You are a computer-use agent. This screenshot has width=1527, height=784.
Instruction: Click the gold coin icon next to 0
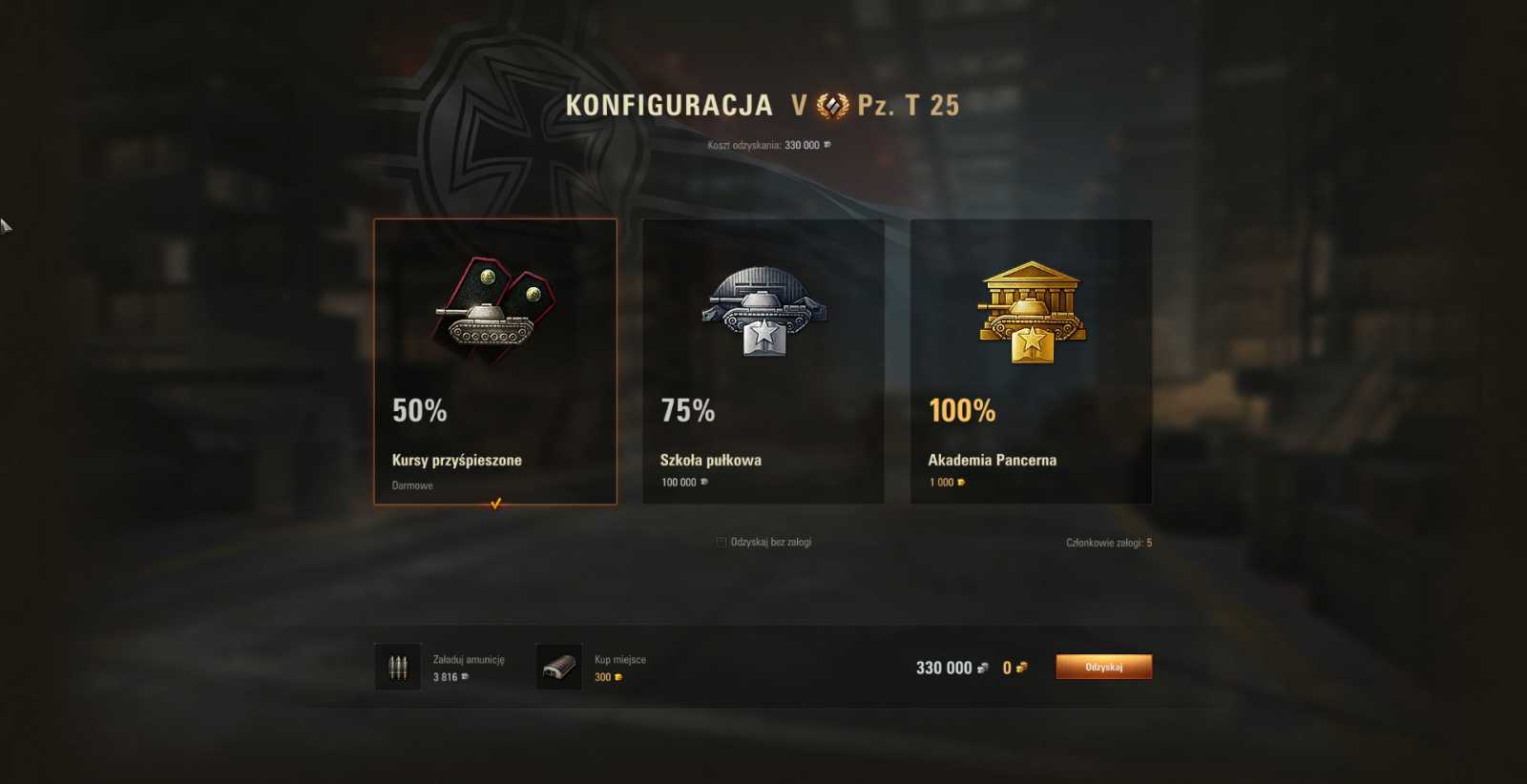(1021, 668)
